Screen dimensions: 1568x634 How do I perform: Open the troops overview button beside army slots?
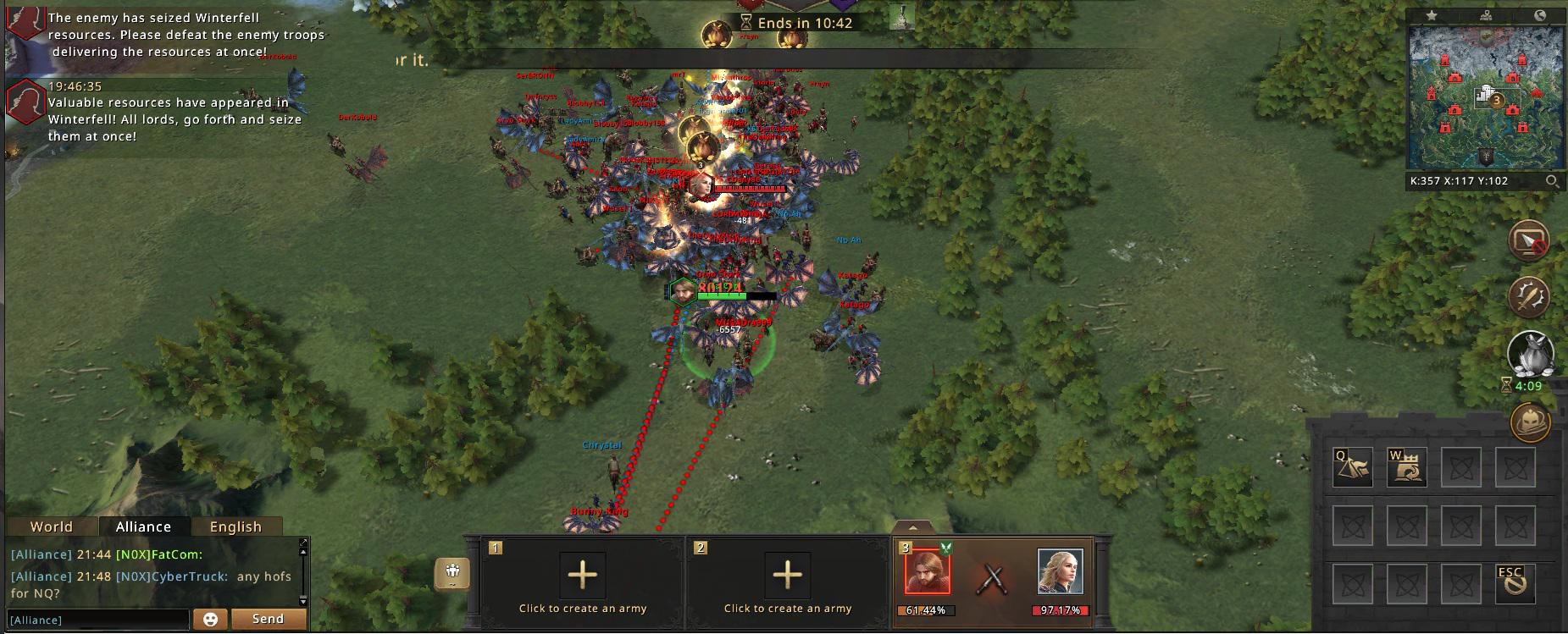[x=452, y=573]
